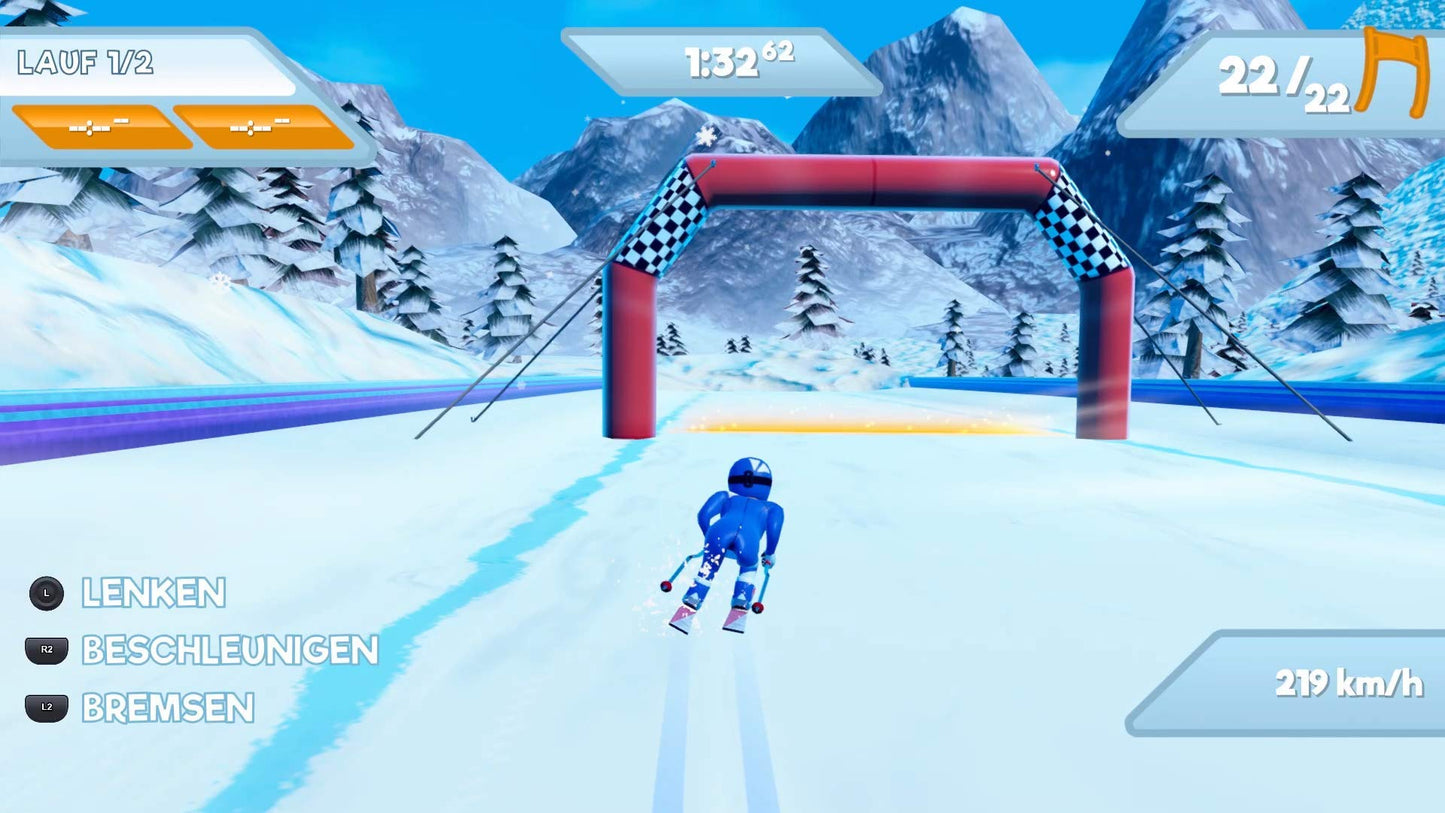
Task: Toggle the first orange split-time panel
Action: 103,127
